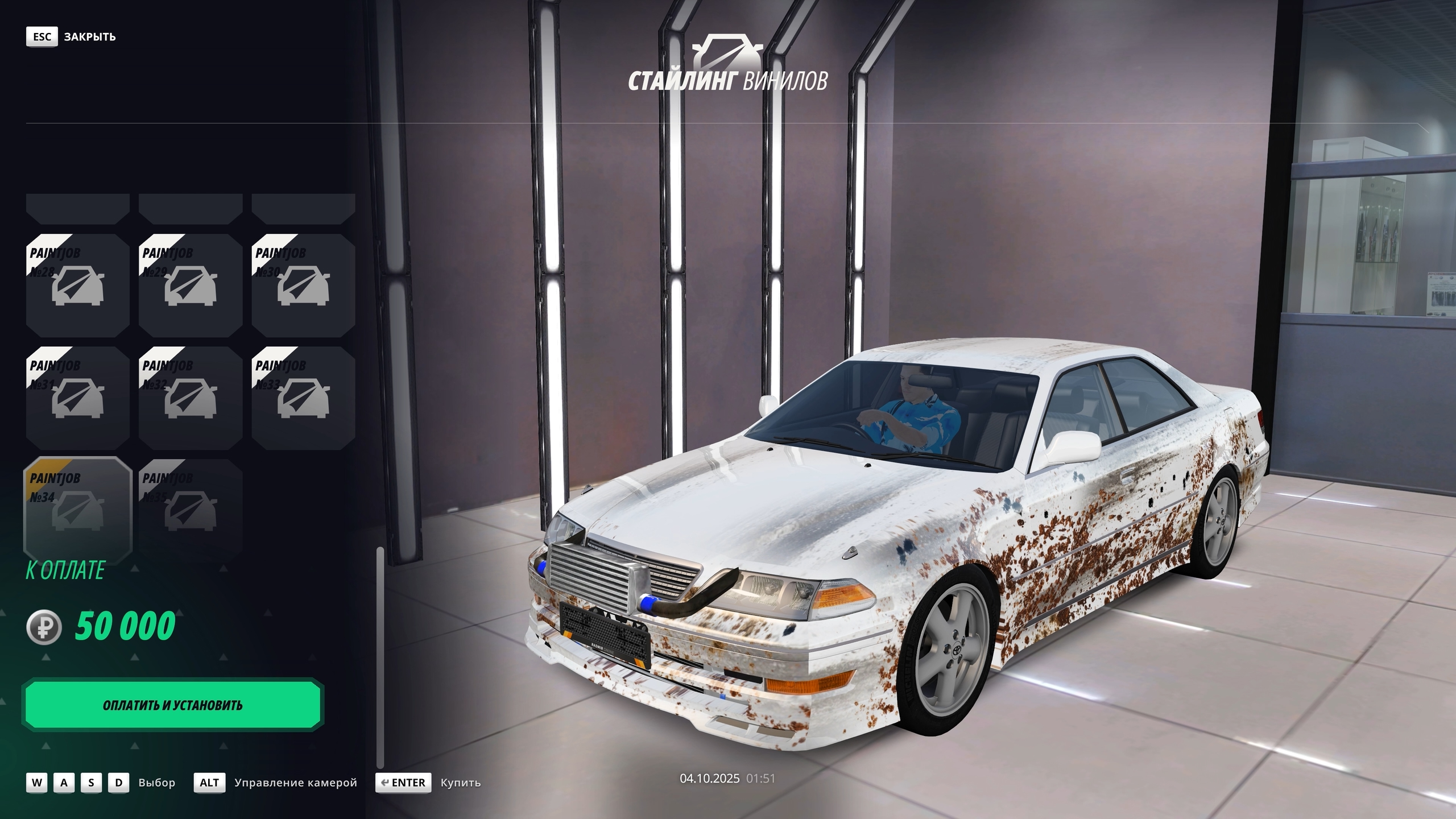Image resolution: width=1456 pixels, height=819 pixels.
Task: Pick the Paintjob №30 tile
Action: point(303,286)
